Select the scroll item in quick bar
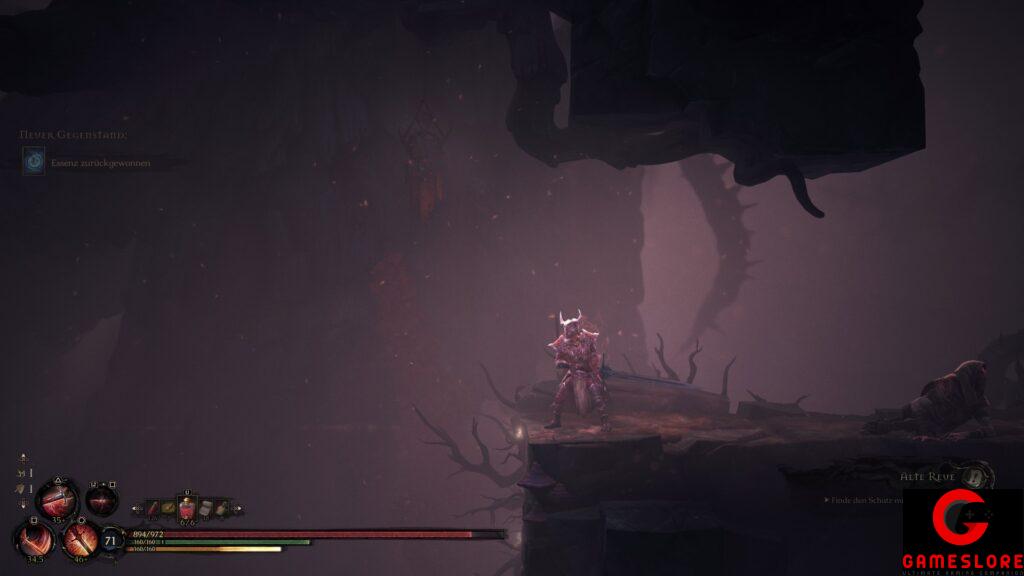 coord(206,508)
